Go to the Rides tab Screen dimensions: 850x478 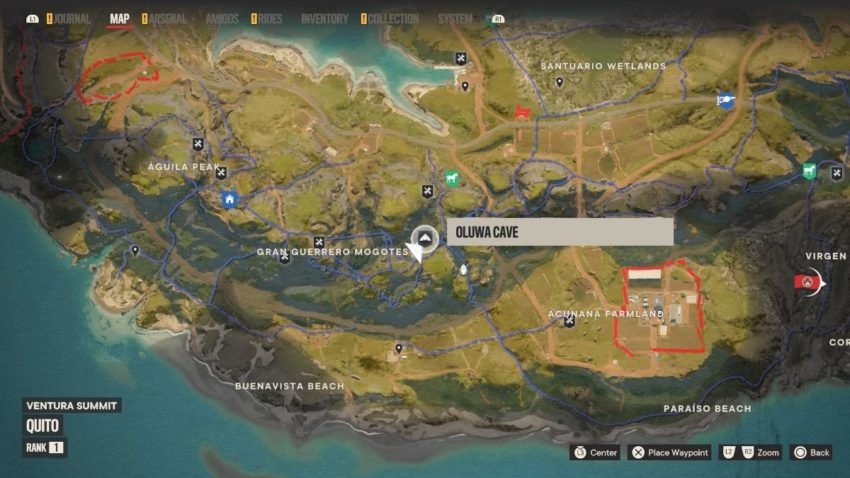269,18
